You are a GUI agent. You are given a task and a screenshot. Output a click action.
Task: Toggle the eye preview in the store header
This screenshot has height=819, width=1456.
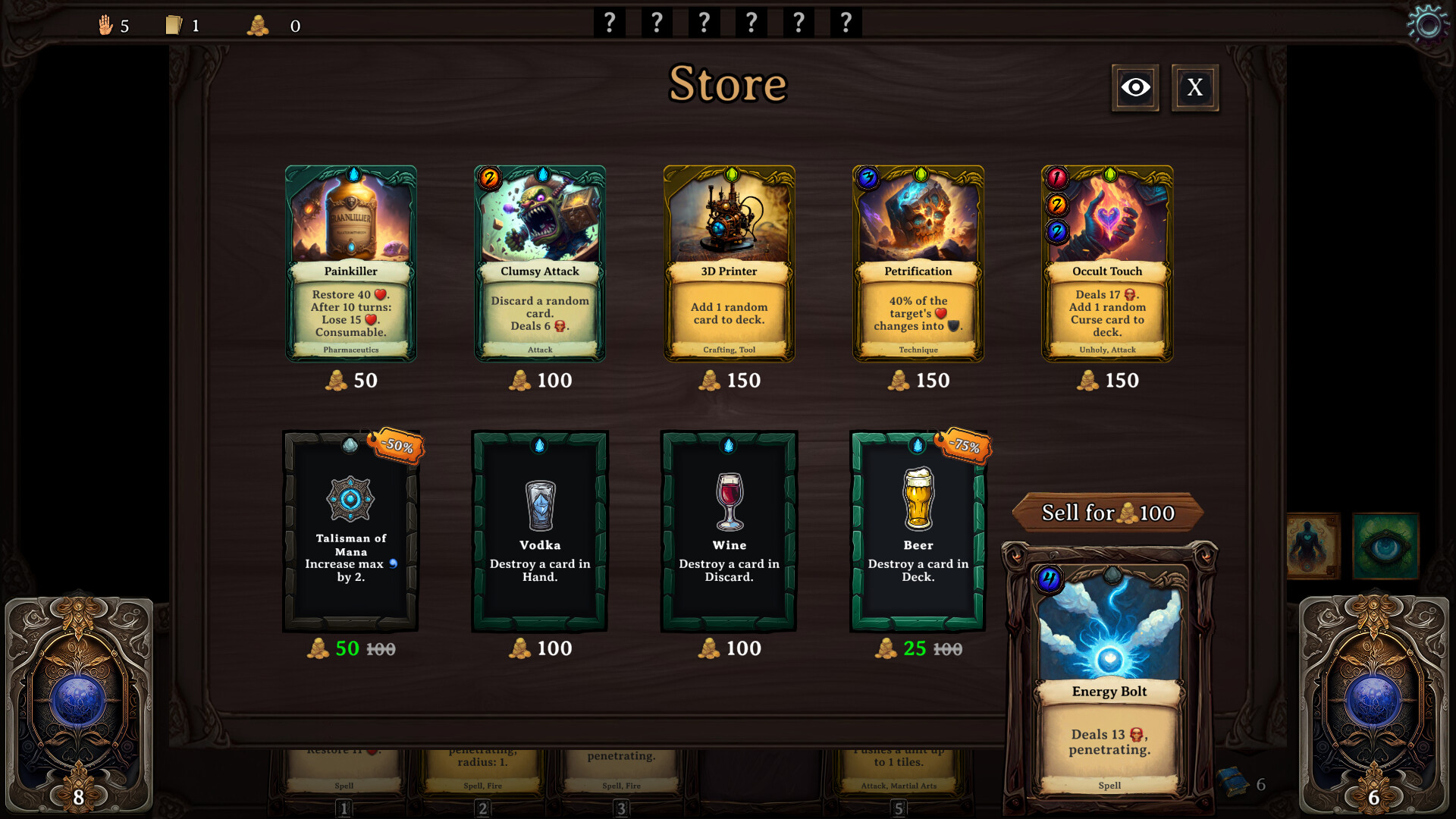[1134, 87]
